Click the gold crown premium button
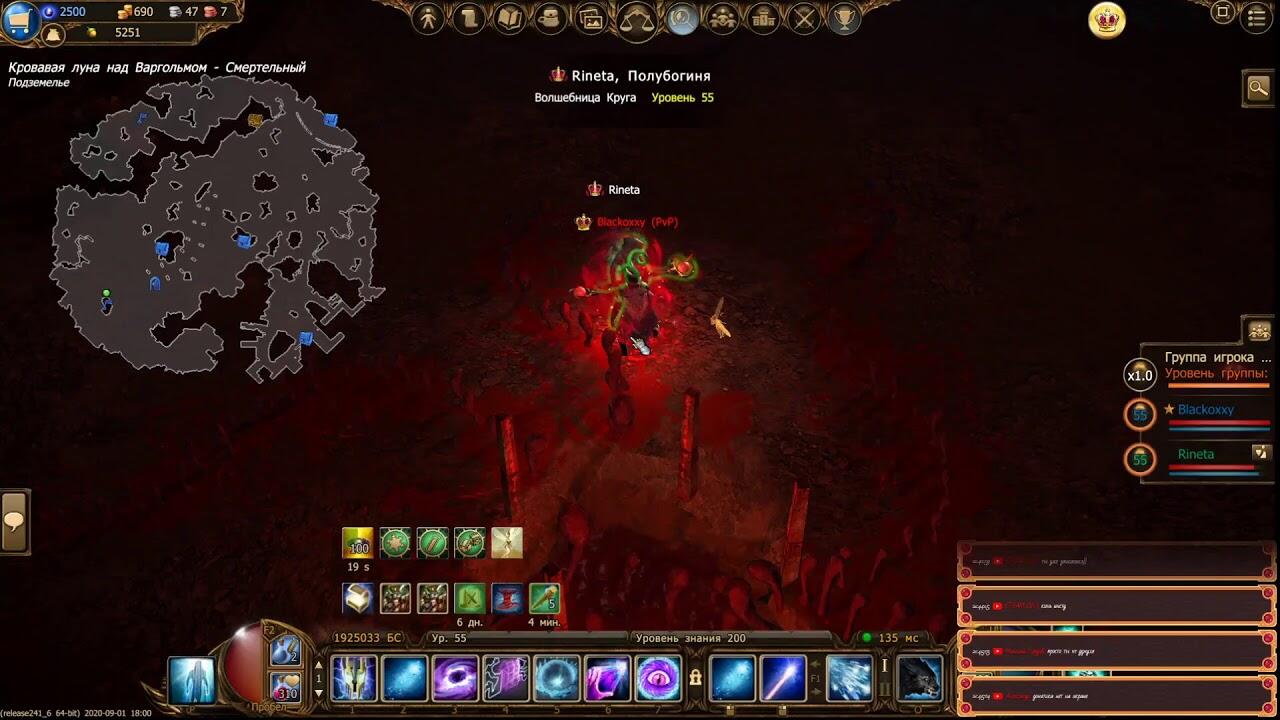 tap(1107, 20)
